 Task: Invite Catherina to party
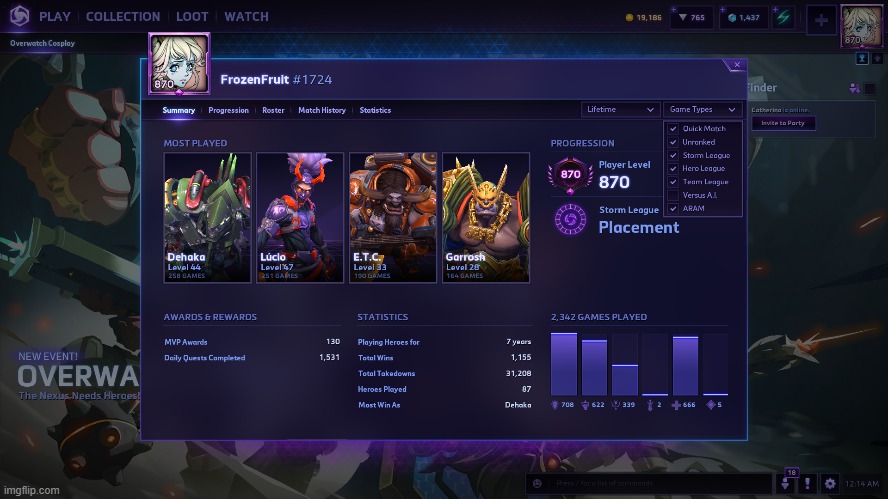point(783,123)
